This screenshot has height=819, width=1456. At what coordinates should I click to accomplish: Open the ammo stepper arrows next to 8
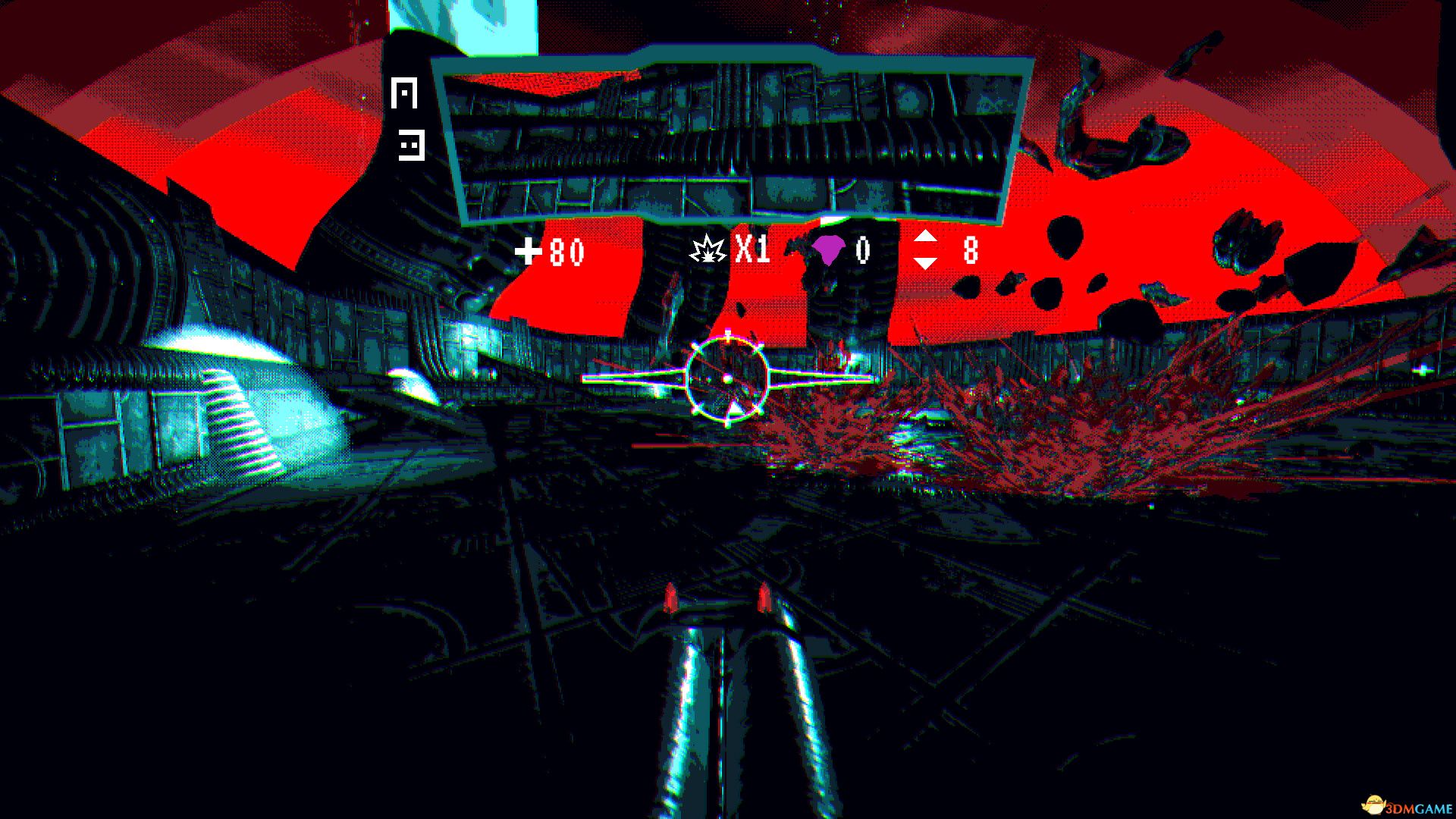point(927,251)
